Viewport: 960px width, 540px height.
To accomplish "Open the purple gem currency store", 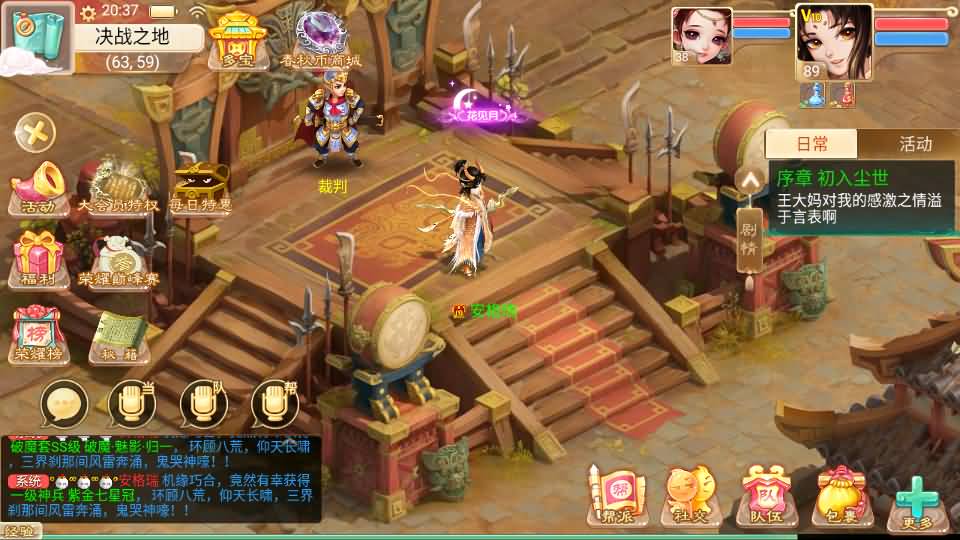I will click(320, 38).
